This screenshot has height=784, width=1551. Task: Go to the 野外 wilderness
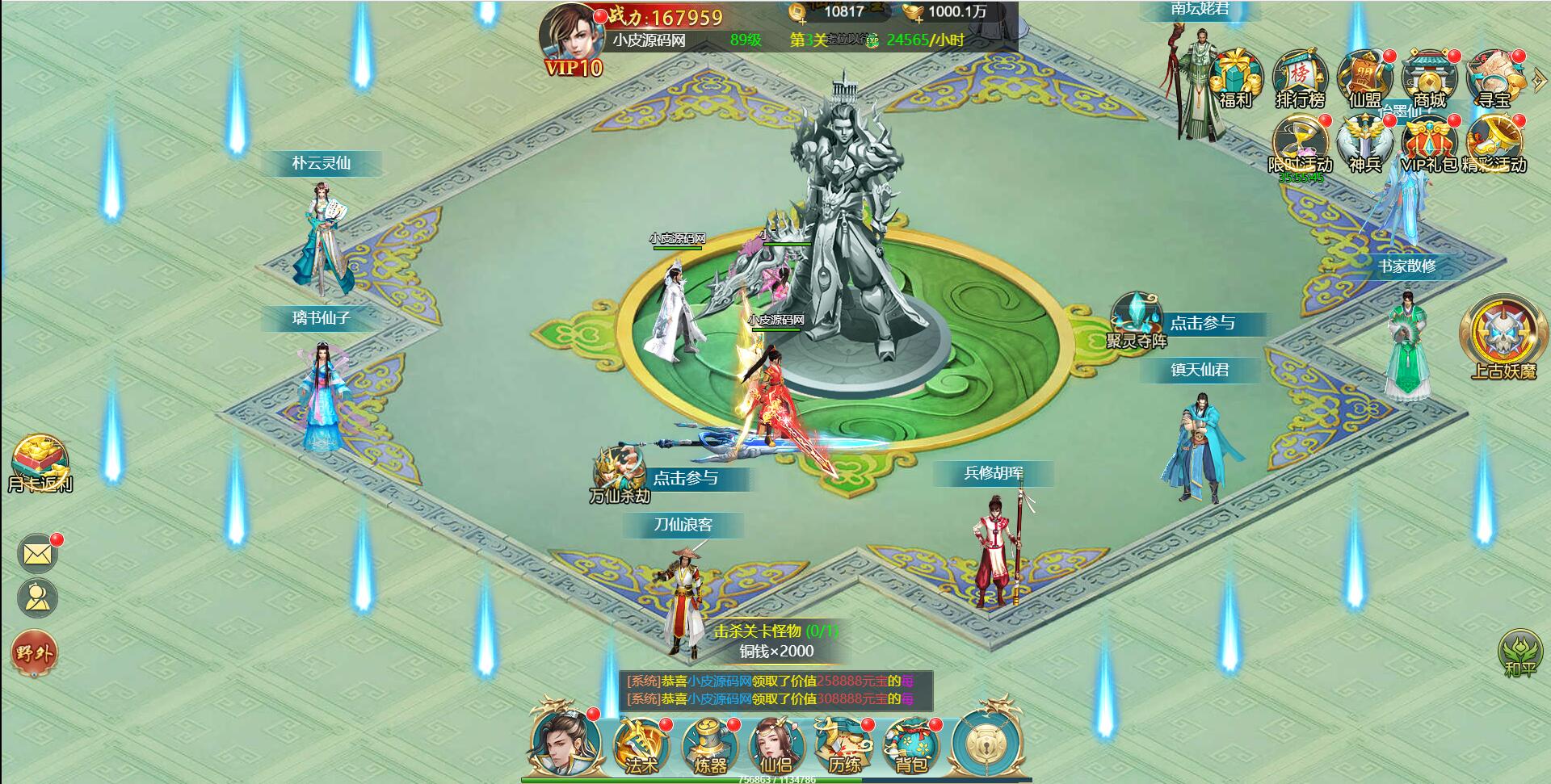(34, 652)
